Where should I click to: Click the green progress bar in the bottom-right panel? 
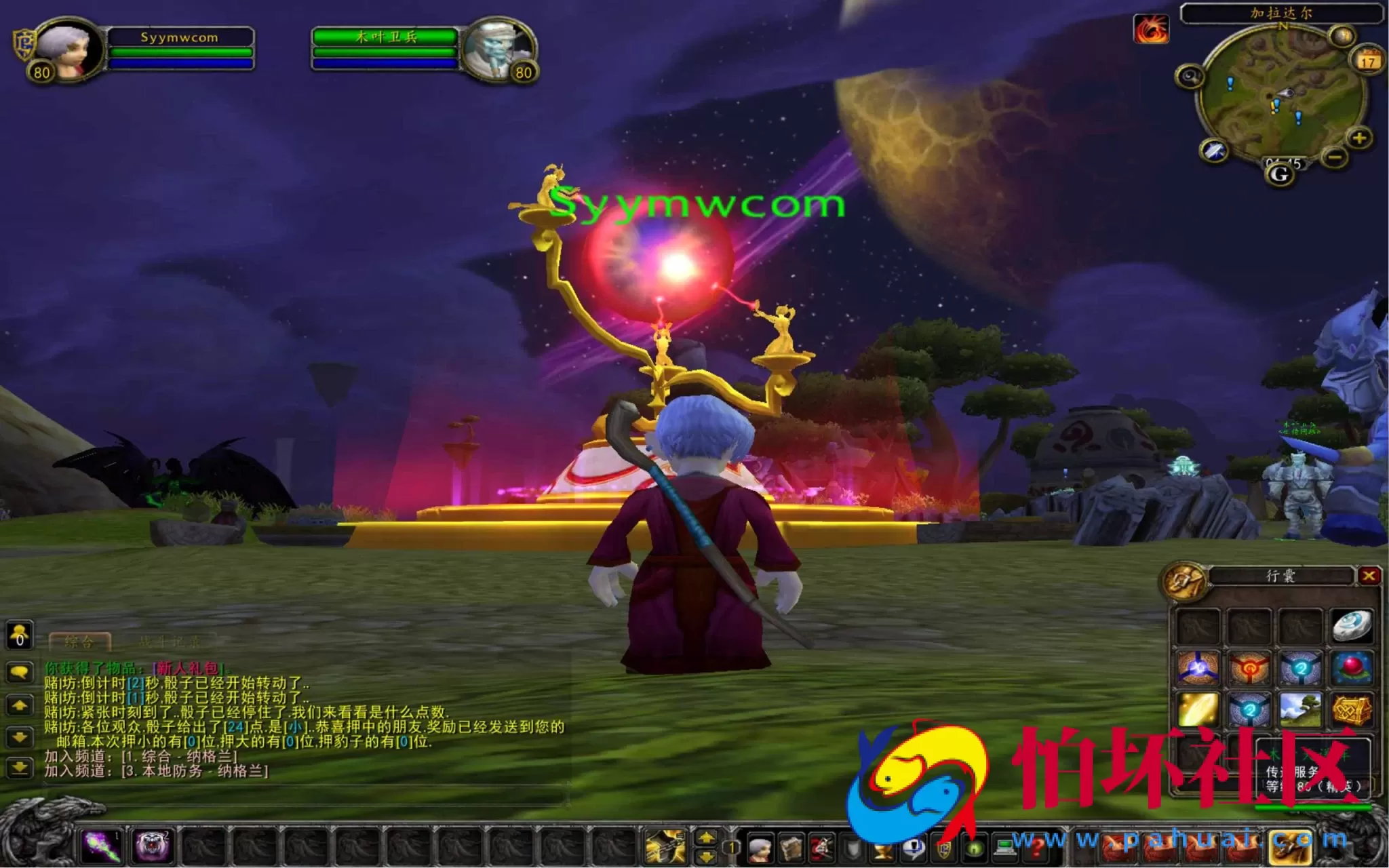click(1312, 806)
